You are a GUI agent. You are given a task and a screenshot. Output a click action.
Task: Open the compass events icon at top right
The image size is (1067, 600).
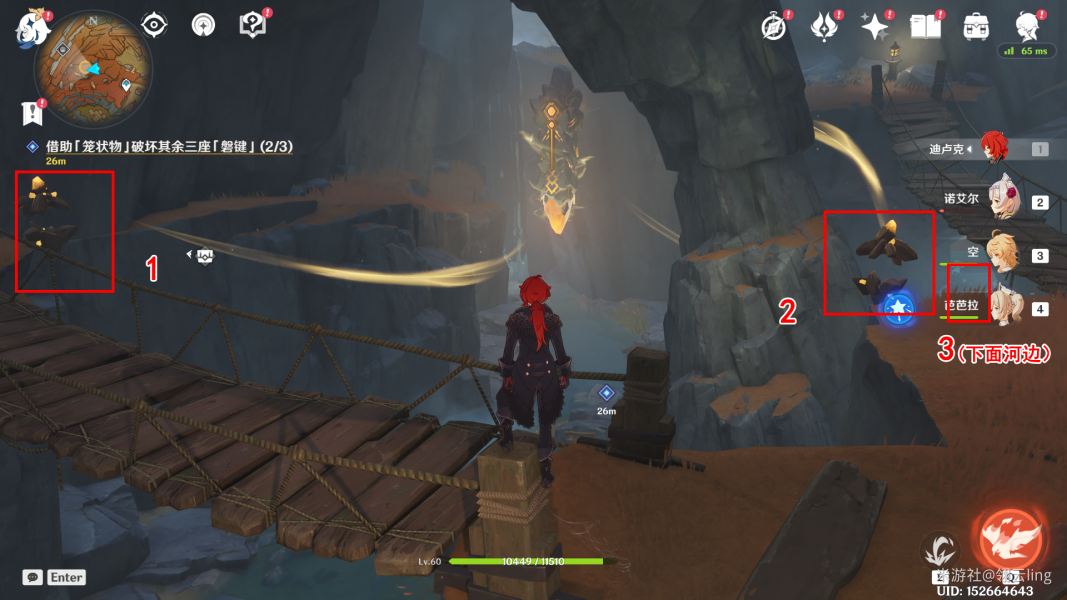click(x=774, y=27)
